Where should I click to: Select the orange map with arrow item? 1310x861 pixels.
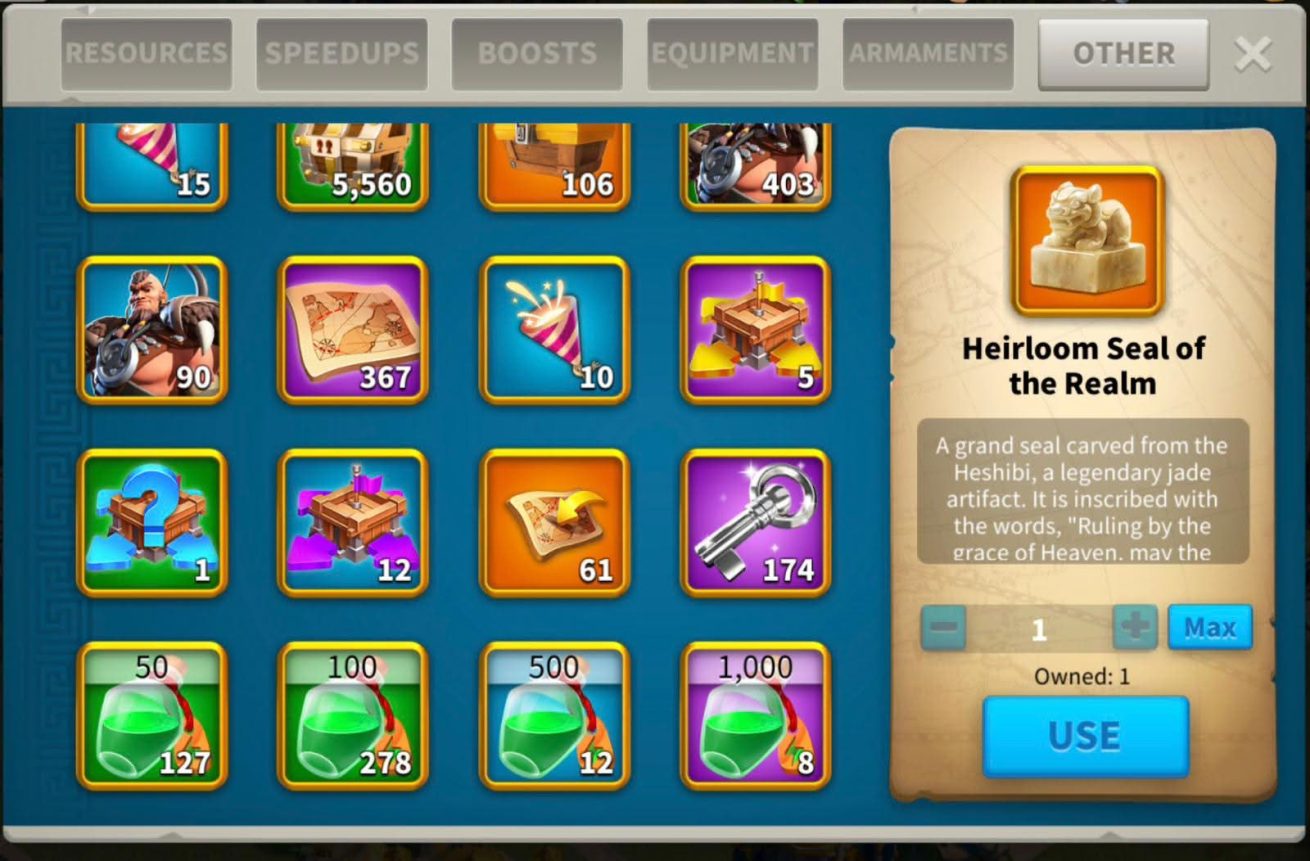554,523
